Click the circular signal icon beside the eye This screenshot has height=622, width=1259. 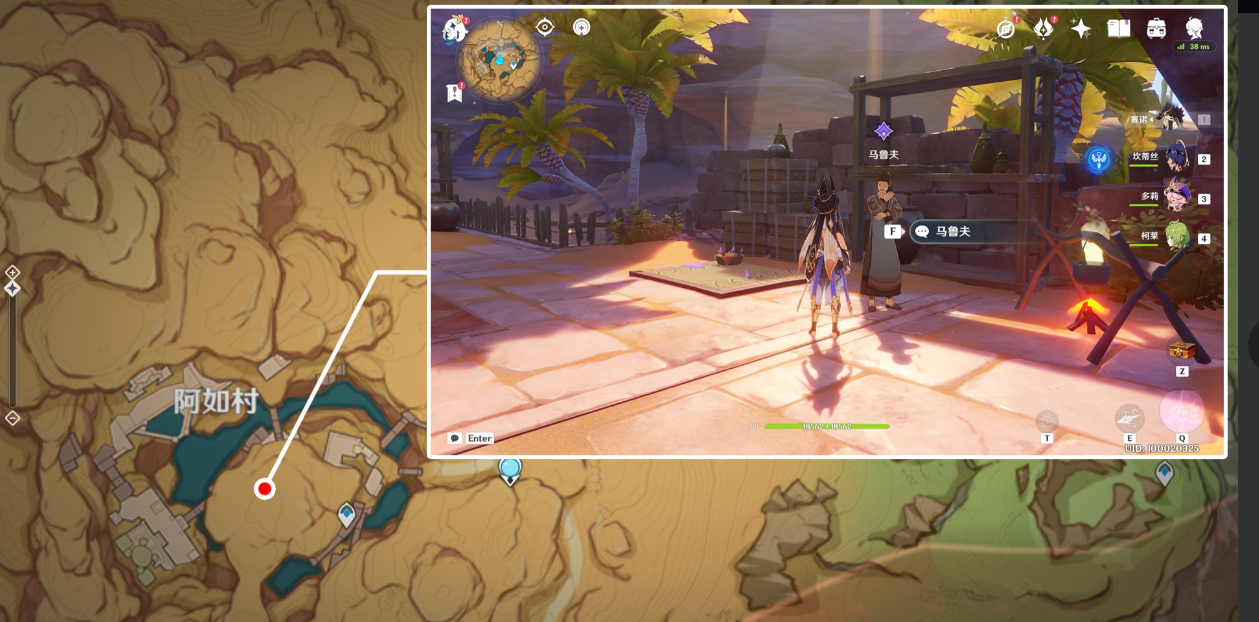(x=581, y=27)
